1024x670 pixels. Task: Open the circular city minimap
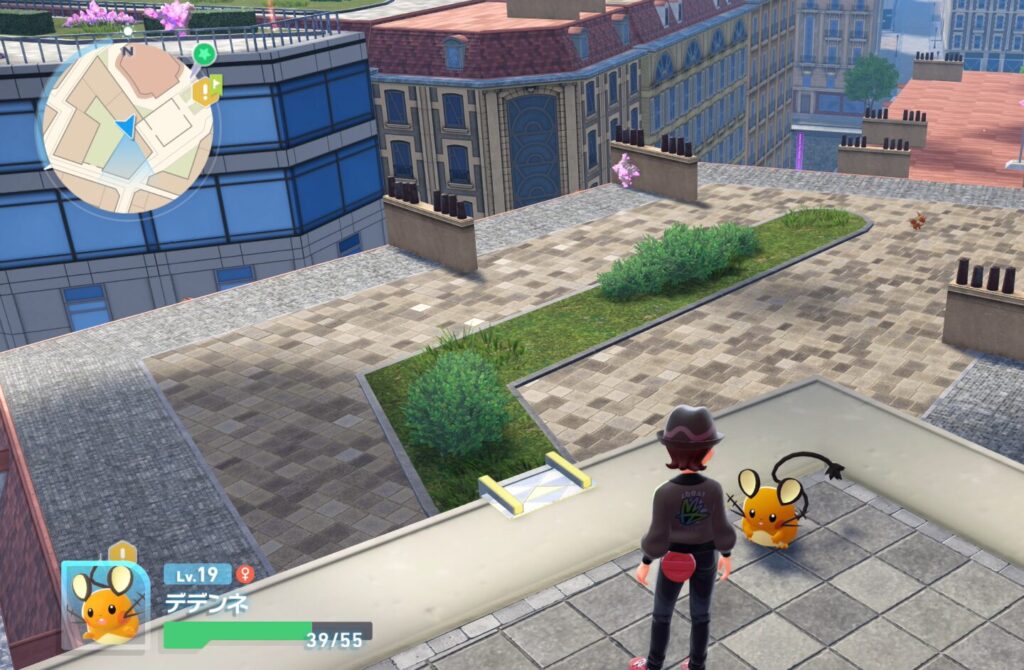pyautogui.click(x=125, y=127)
